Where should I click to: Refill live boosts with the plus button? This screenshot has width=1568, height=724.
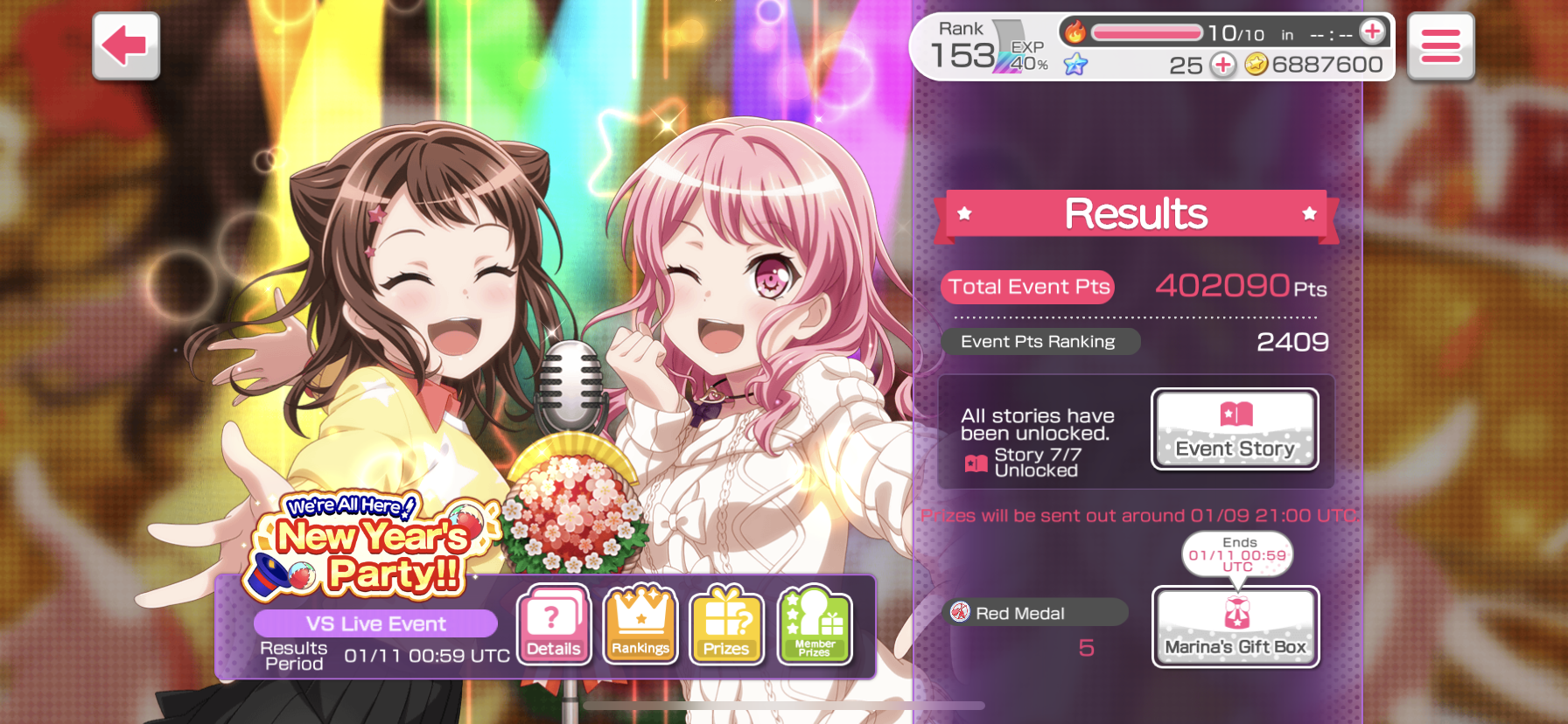[1372, 32]
